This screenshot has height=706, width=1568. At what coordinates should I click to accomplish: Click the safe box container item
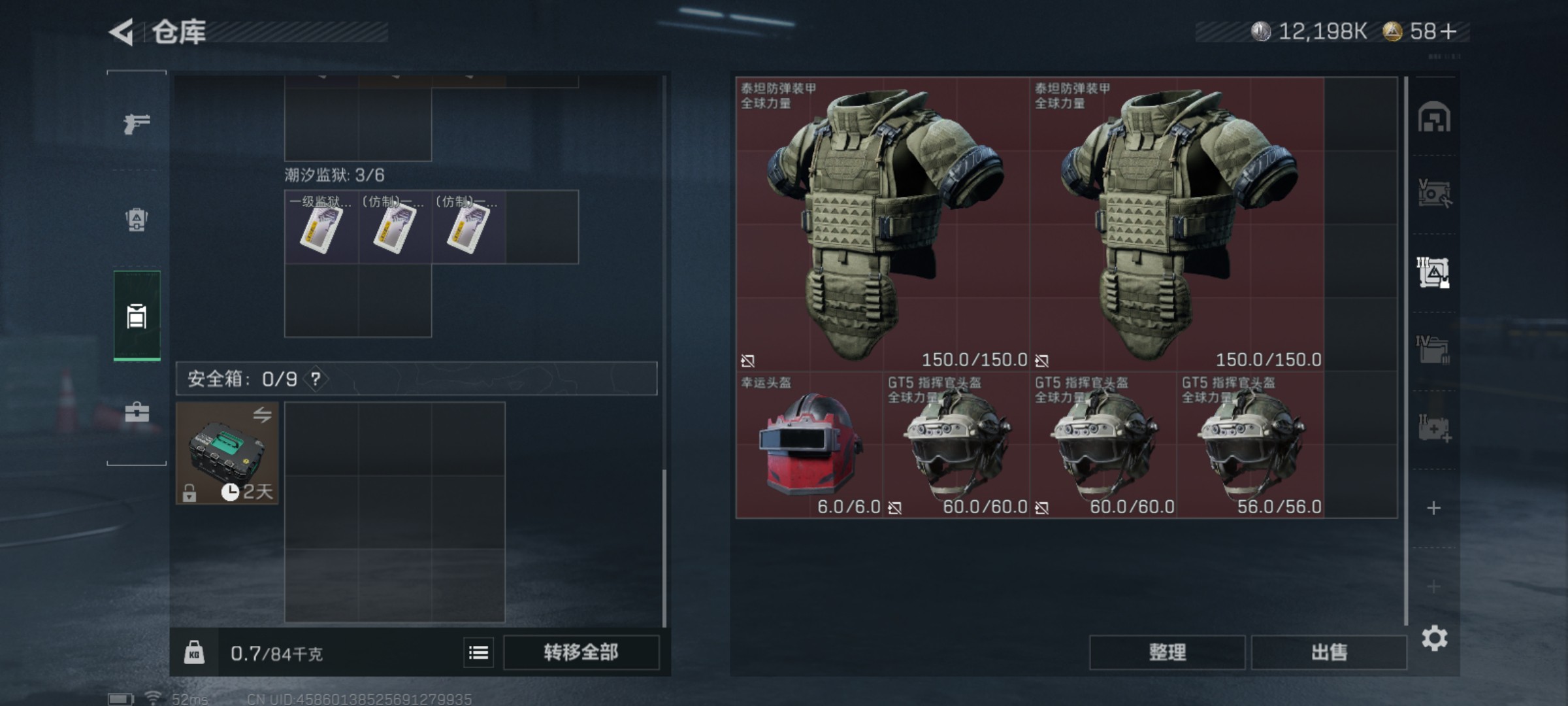click(x=227, y=452)
